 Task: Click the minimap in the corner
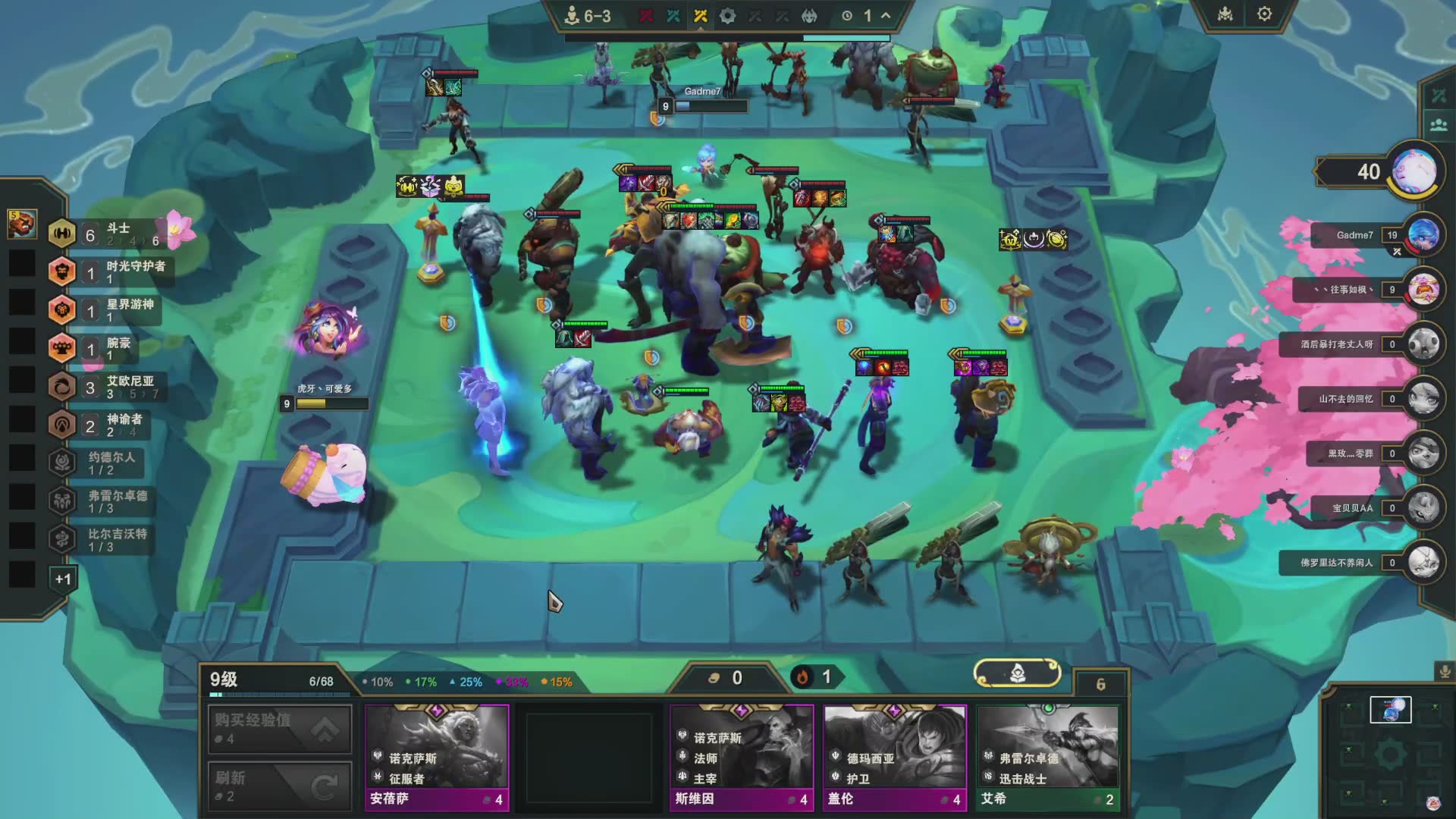click(x=1390, y=755)
